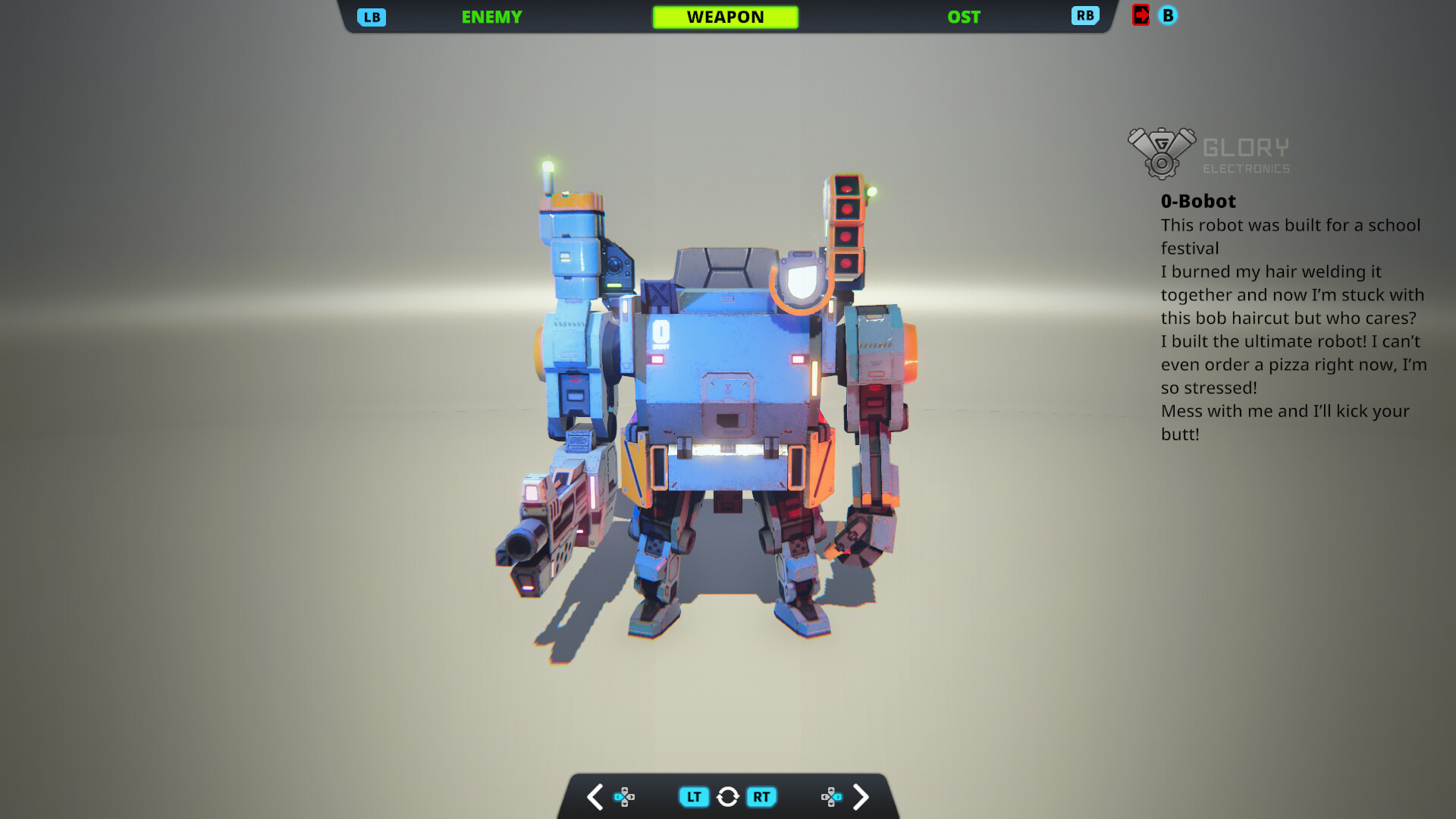The image size is (1456, 819).
Task: Select the highlighted WEAPON tab
Action: [x=725, y=16]
